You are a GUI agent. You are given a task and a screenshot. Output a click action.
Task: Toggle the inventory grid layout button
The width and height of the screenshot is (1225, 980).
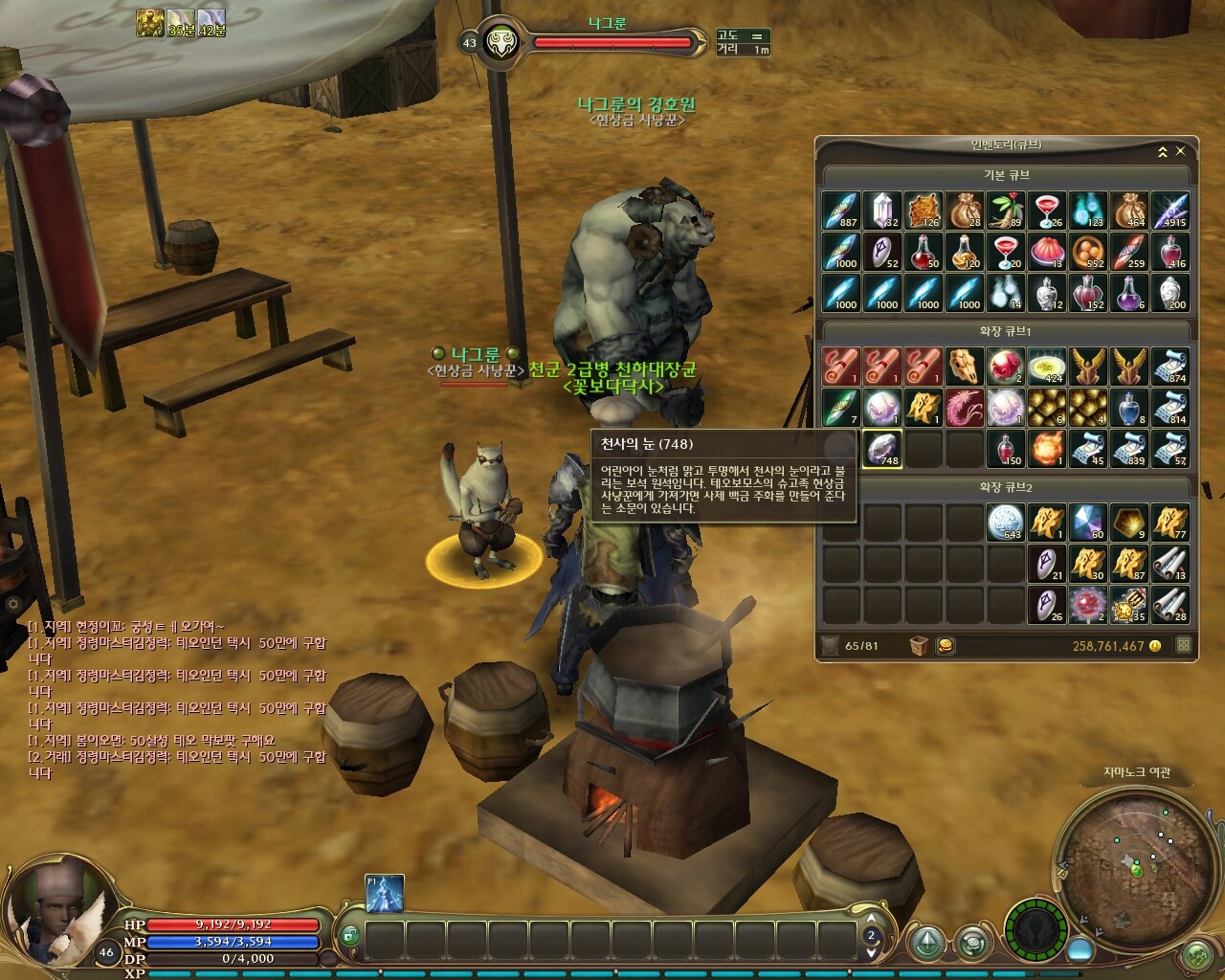point(1184,646)
